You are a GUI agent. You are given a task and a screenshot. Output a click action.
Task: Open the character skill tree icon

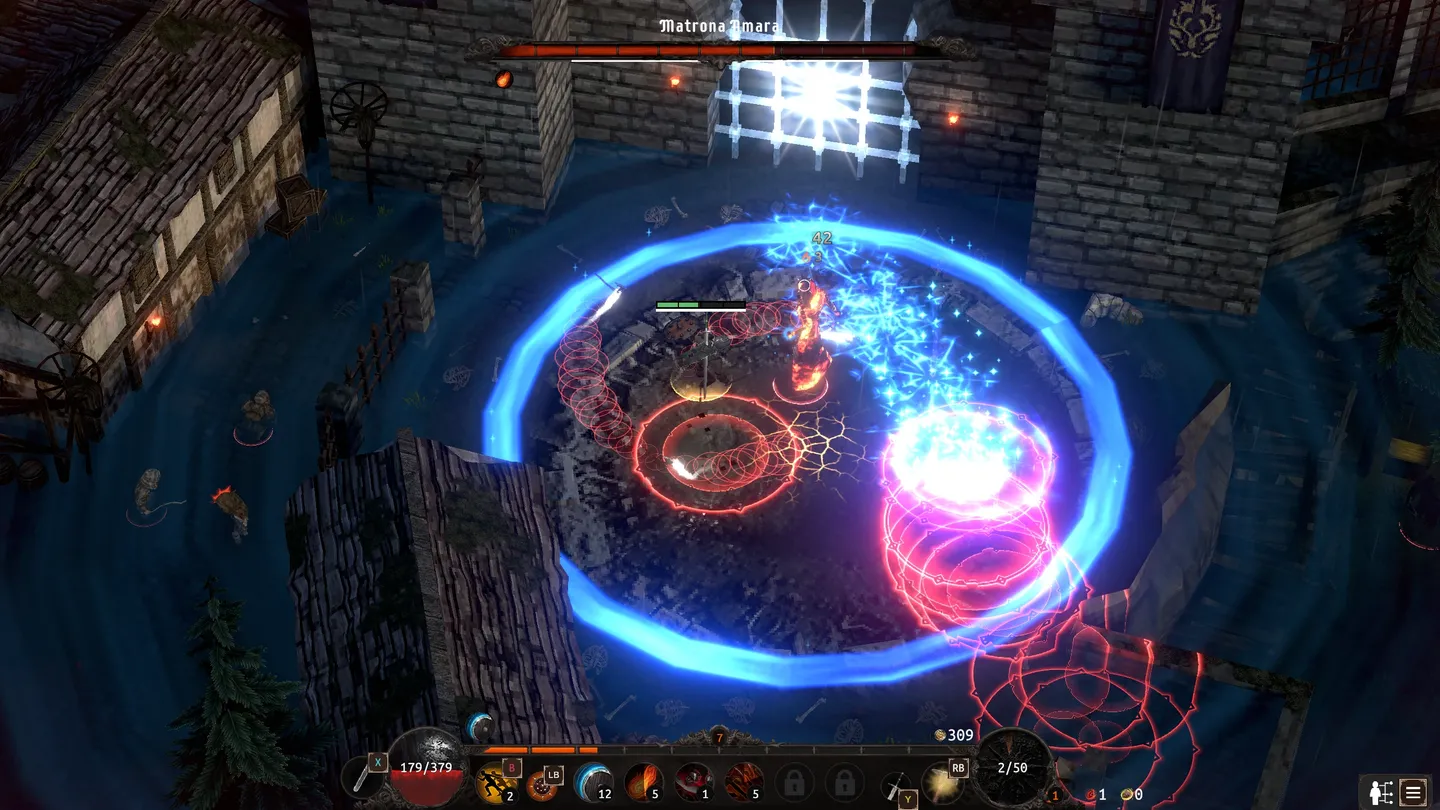click(1382, 792)
